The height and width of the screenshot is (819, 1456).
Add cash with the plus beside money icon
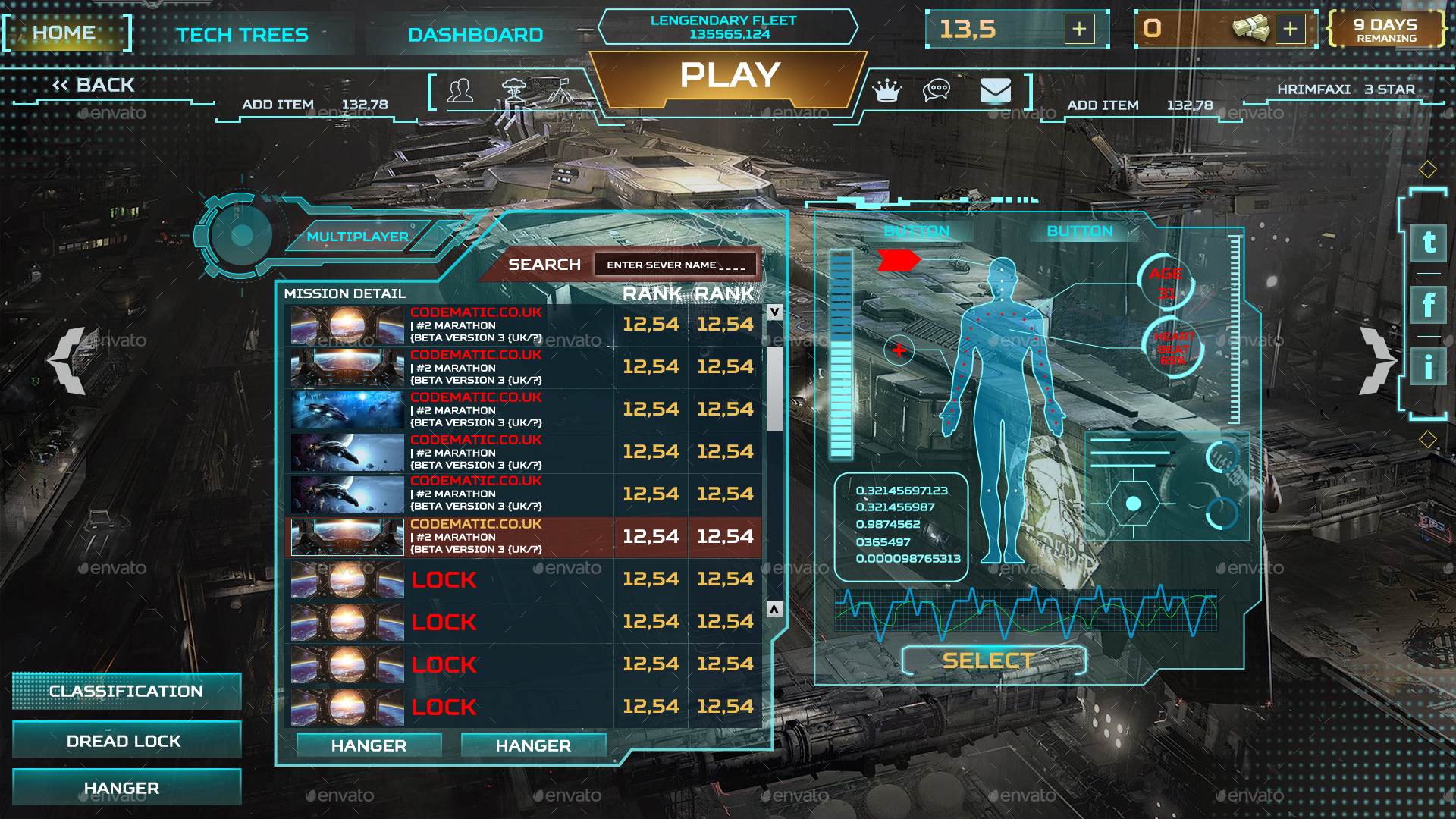[x=1292, y=29]
